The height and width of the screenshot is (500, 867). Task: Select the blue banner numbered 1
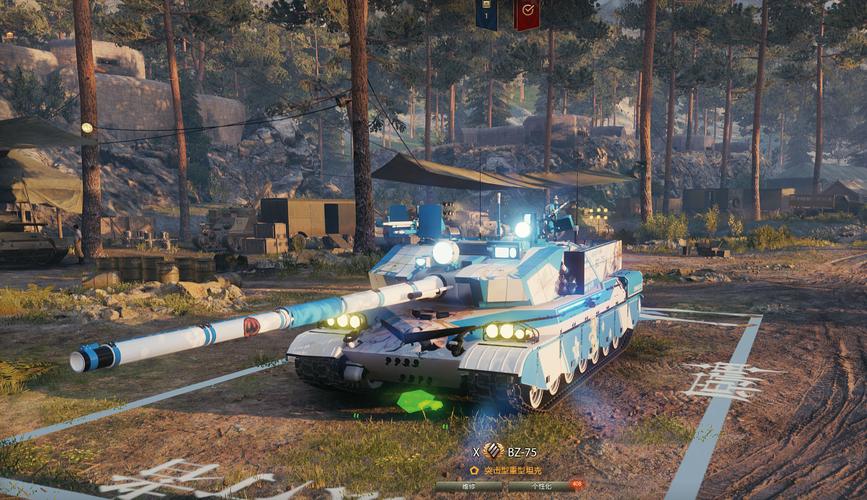tap(487, 14)
